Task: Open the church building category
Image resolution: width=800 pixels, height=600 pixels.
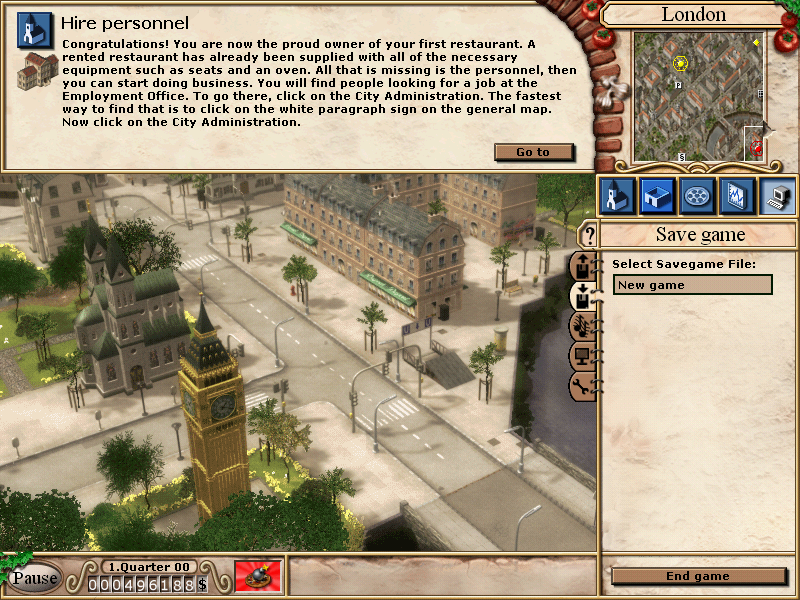Action: tap(616, 195)
